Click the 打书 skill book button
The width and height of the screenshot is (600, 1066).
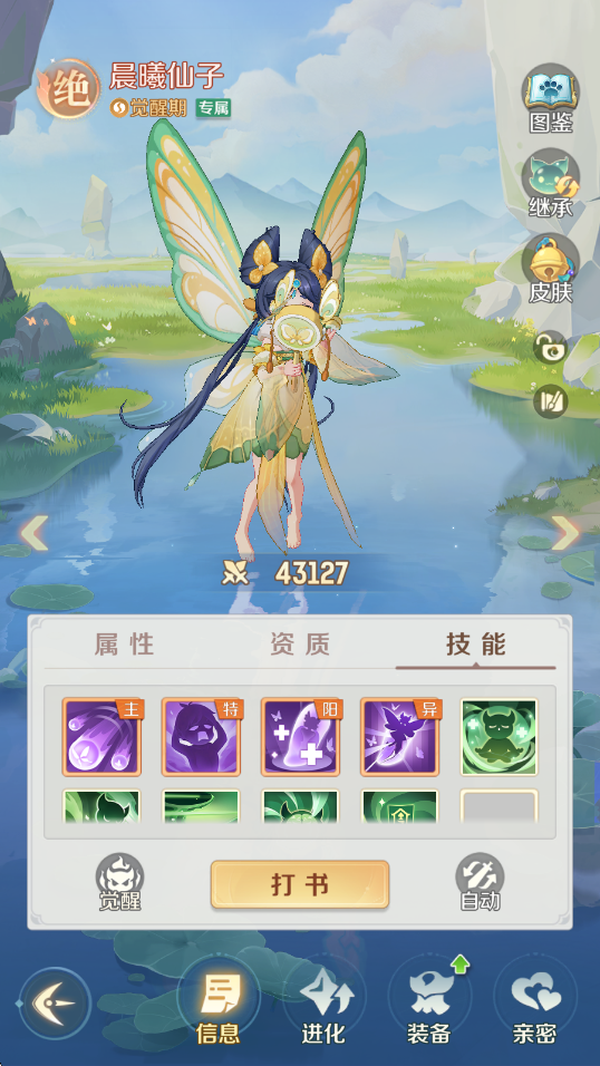click(299, 885)
